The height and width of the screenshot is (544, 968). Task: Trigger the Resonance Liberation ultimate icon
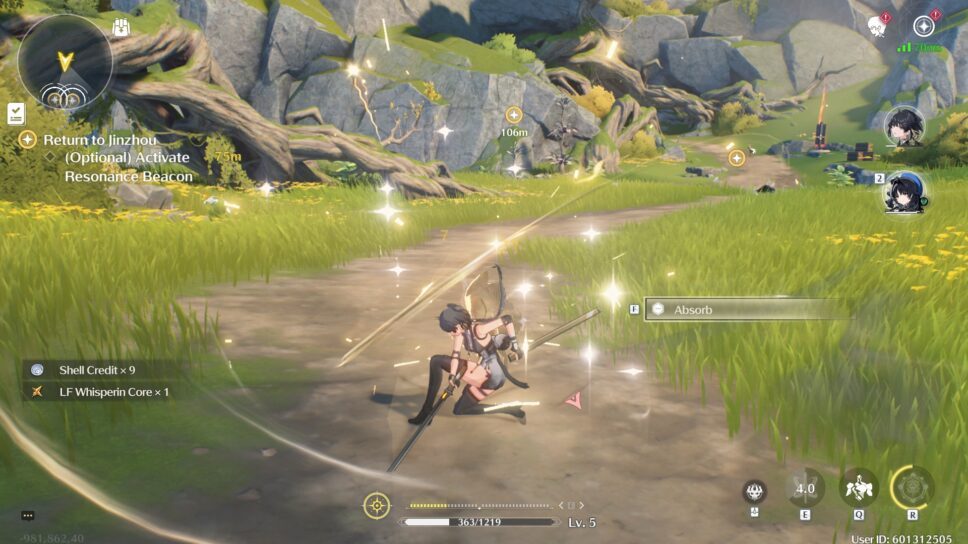coord(911,488)
